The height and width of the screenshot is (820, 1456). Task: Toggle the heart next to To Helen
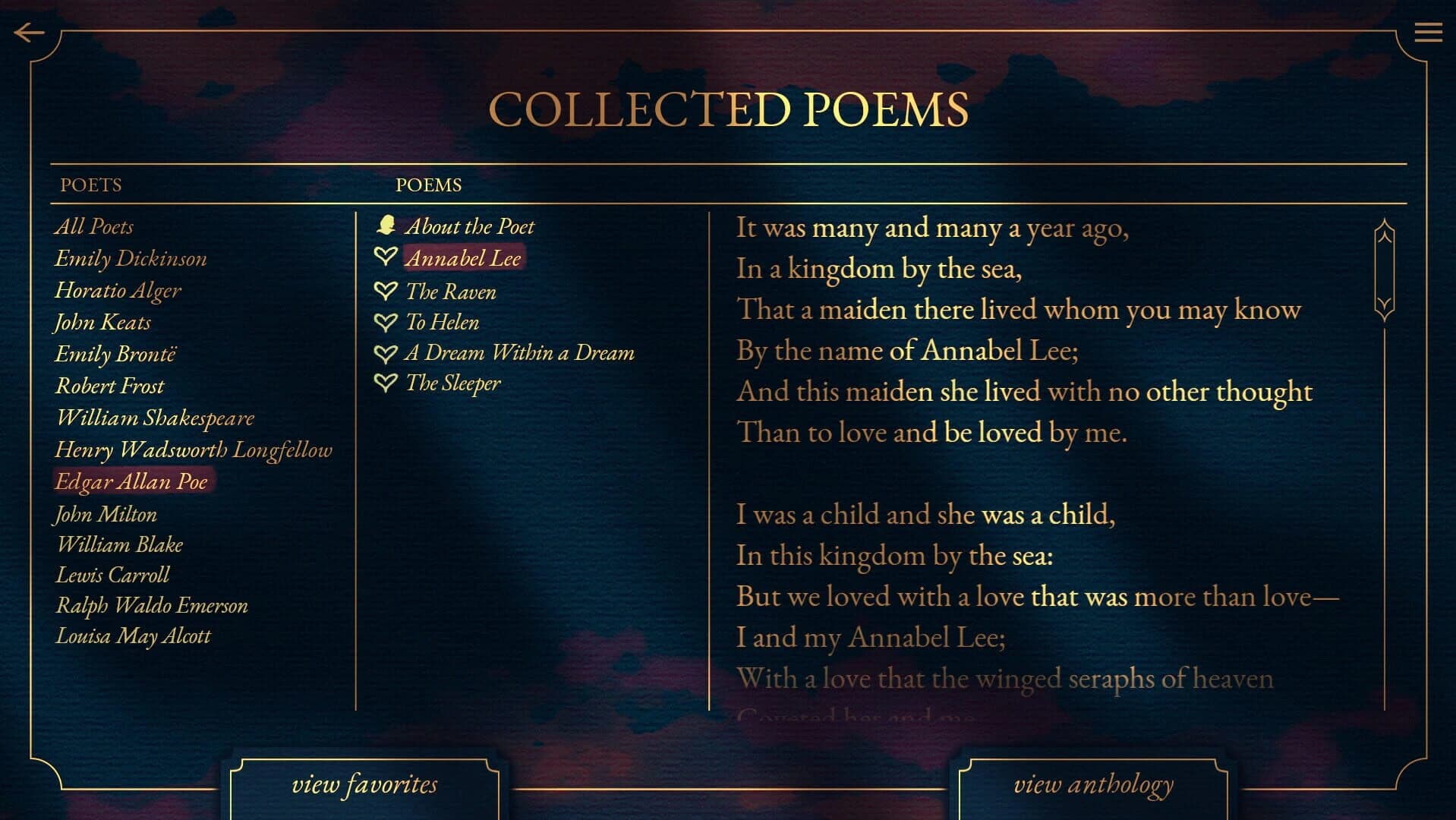tap(386, 321)
